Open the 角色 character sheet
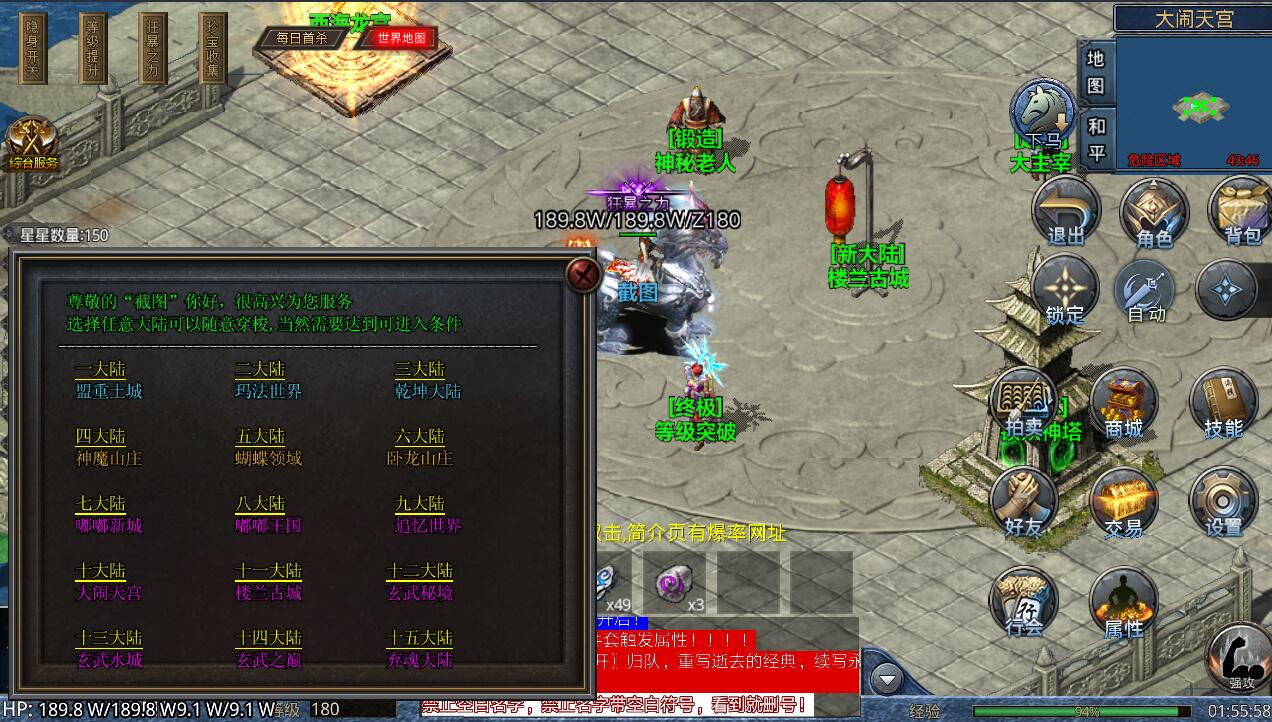The height and width of the screenshot is (722, 1272). (x=1153, y=212)
